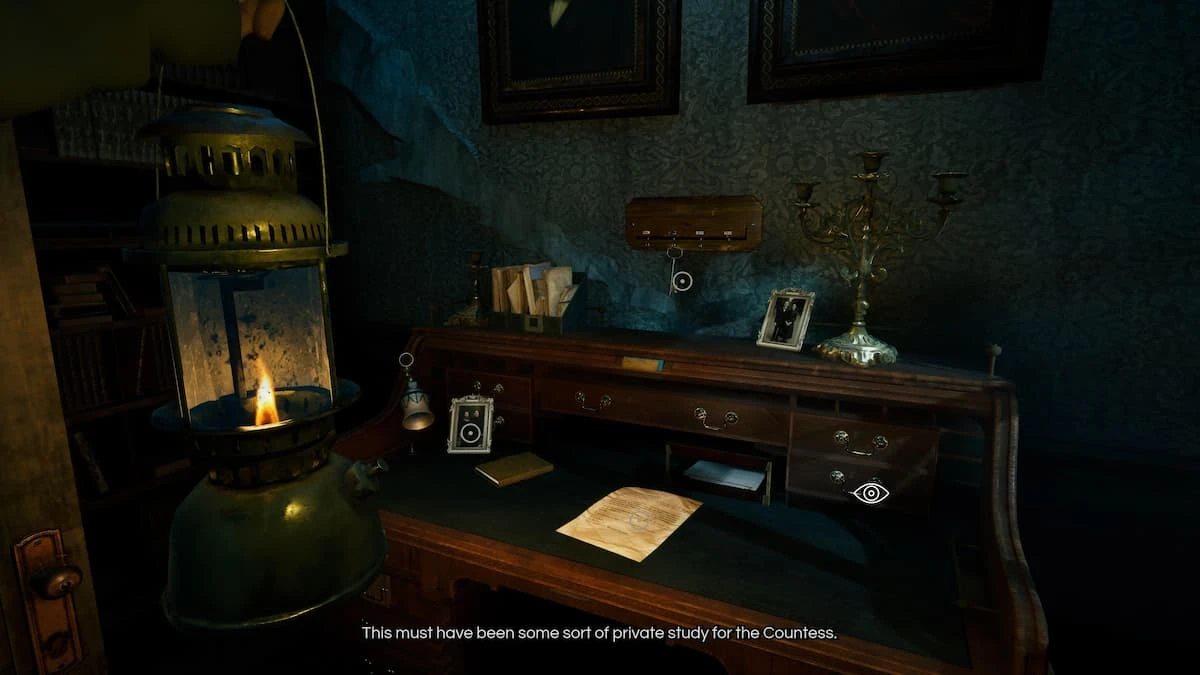
Task: Choose the ring marker above the desk bell
Action: 406,360
